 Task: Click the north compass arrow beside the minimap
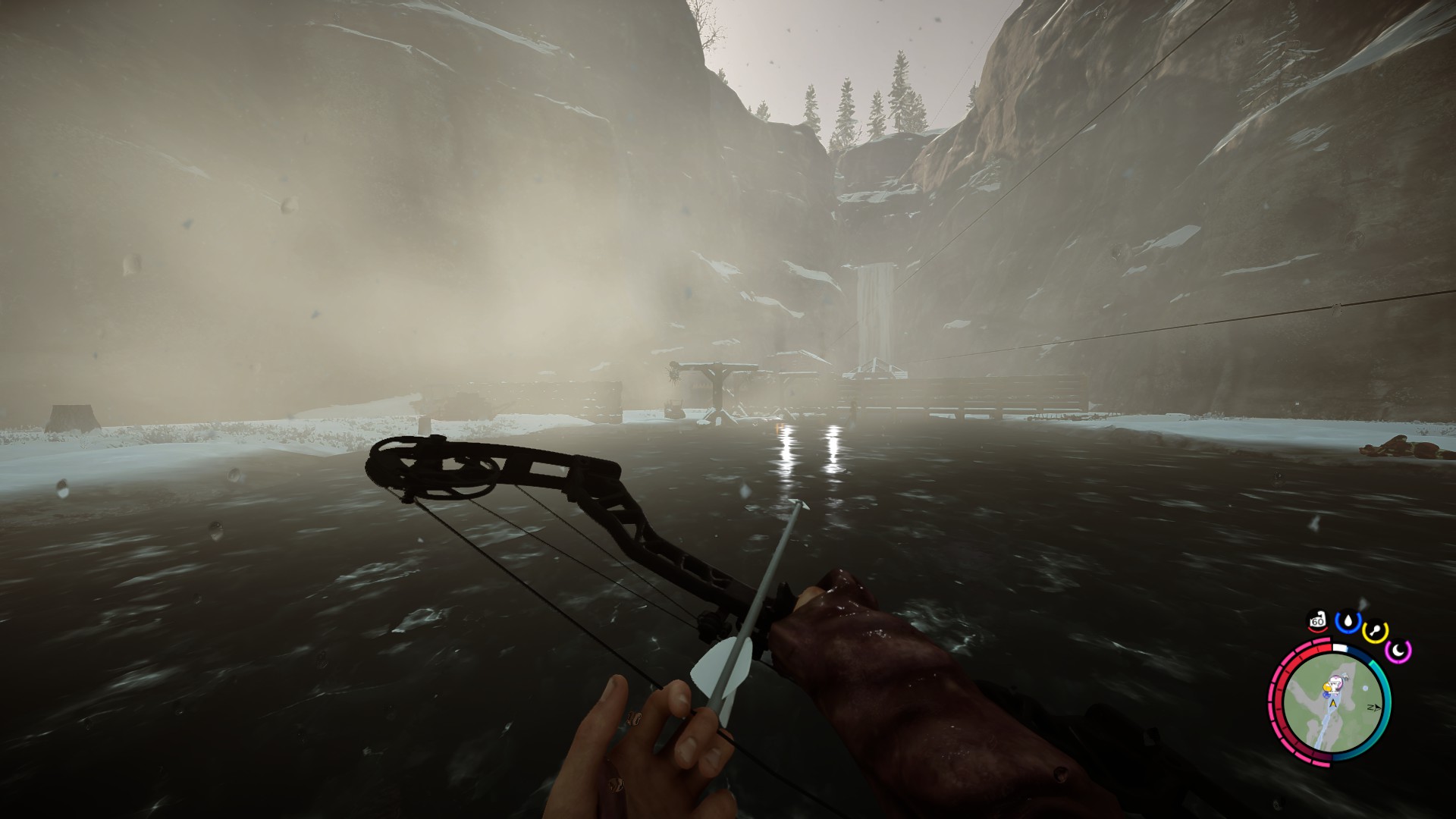1374,707
